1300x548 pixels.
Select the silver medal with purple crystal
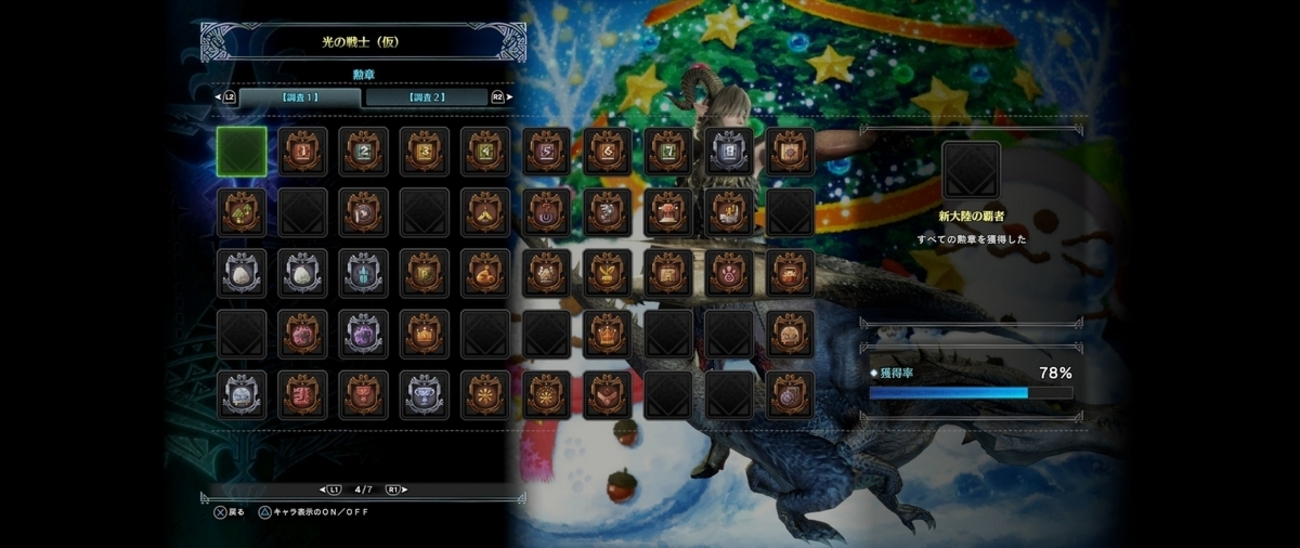363,334
